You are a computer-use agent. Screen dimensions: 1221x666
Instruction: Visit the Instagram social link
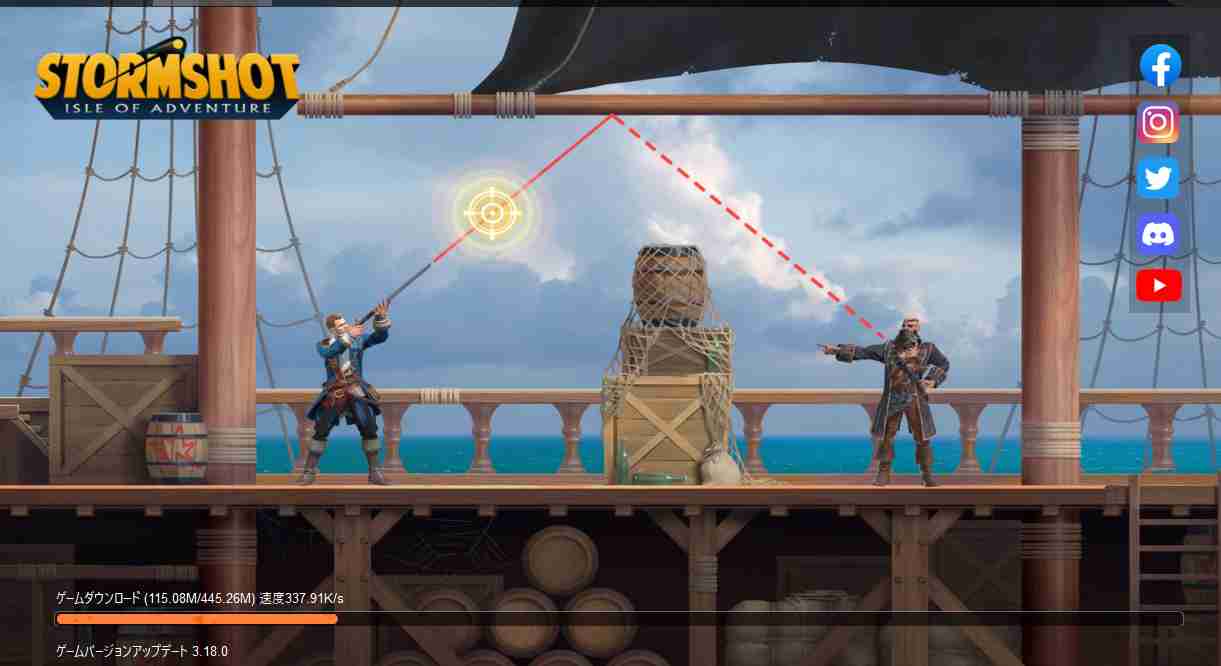point(1158,122)
